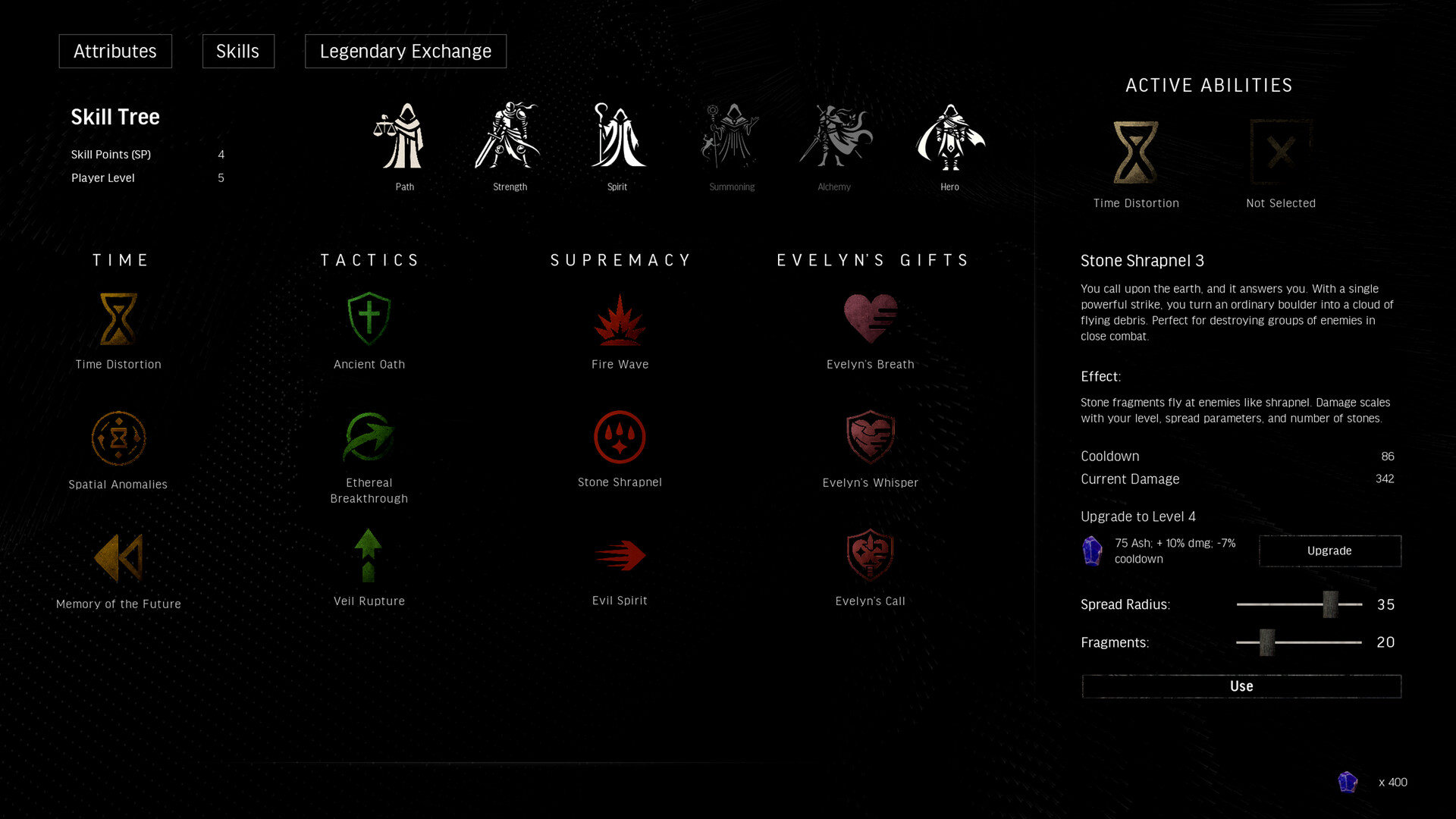Click the empty Not Selected ability slot
This screenshot has width=1456, height=819.
pyautogui.click(x=1280, y=152)
